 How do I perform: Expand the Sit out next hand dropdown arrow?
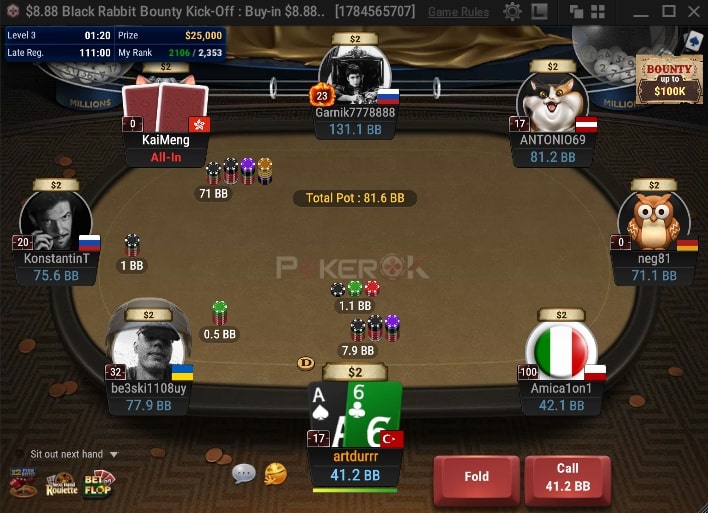(113, 454)
